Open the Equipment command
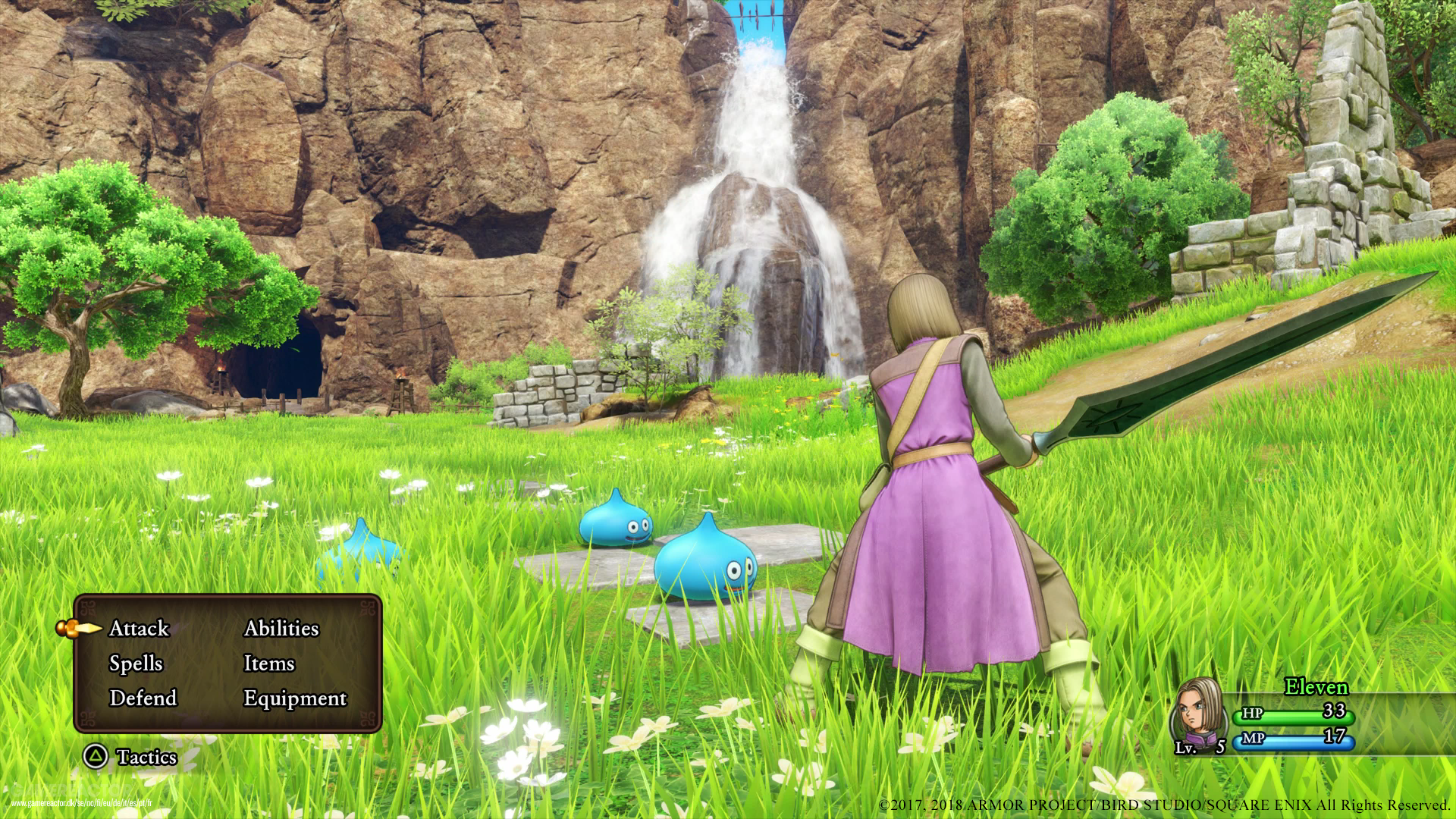This screenshot has height=819, width=1456. (x=294, y=698)
